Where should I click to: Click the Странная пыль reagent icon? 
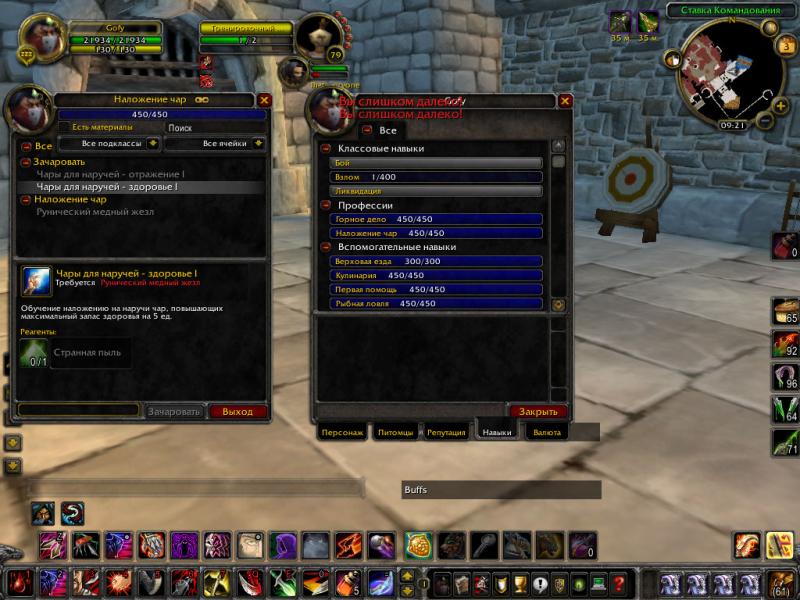tap(35, 353)
